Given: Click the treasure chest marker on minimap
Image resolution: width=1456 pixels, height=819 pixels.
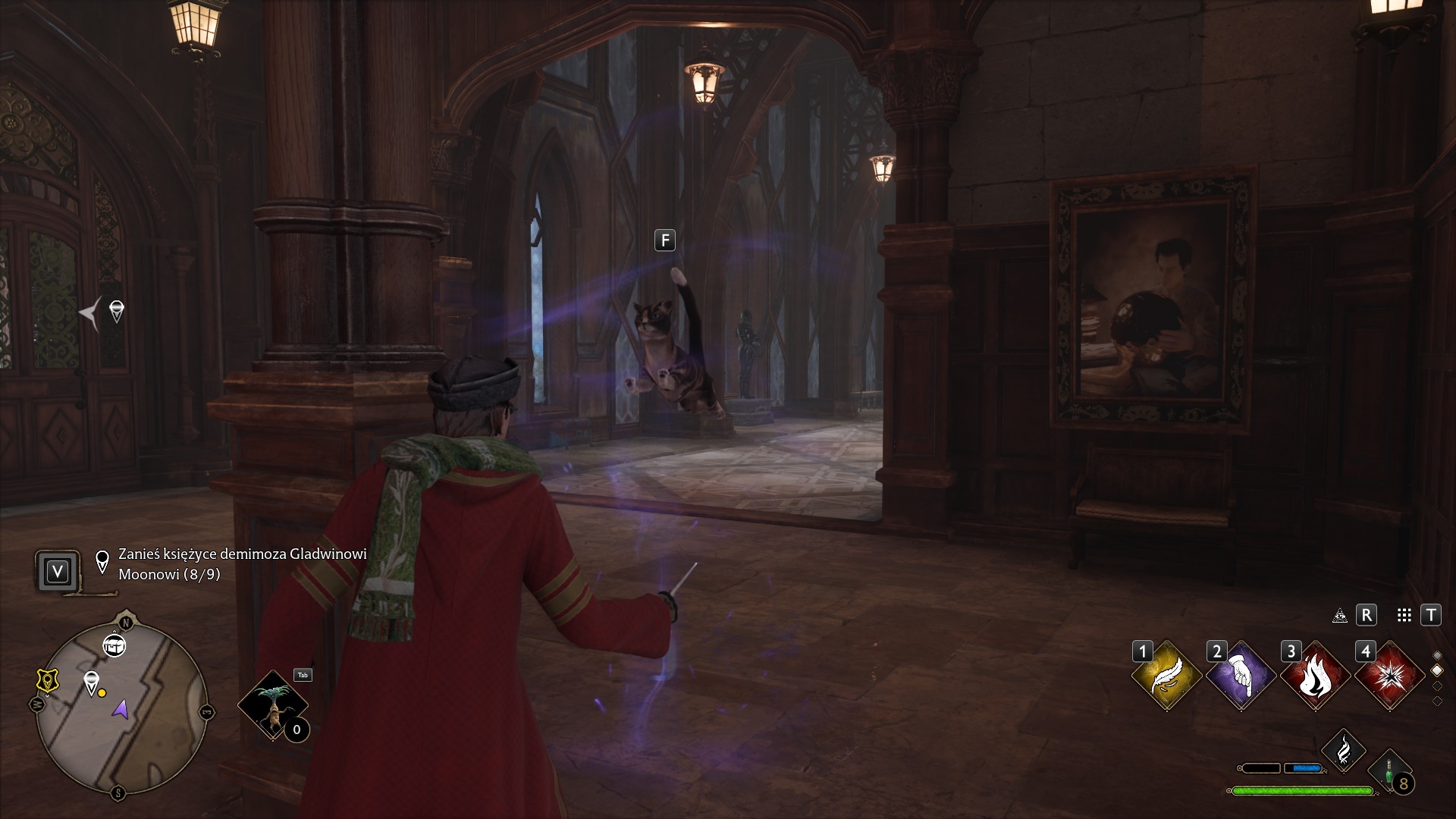Looking at the screenshot, I should pos(115,646).
